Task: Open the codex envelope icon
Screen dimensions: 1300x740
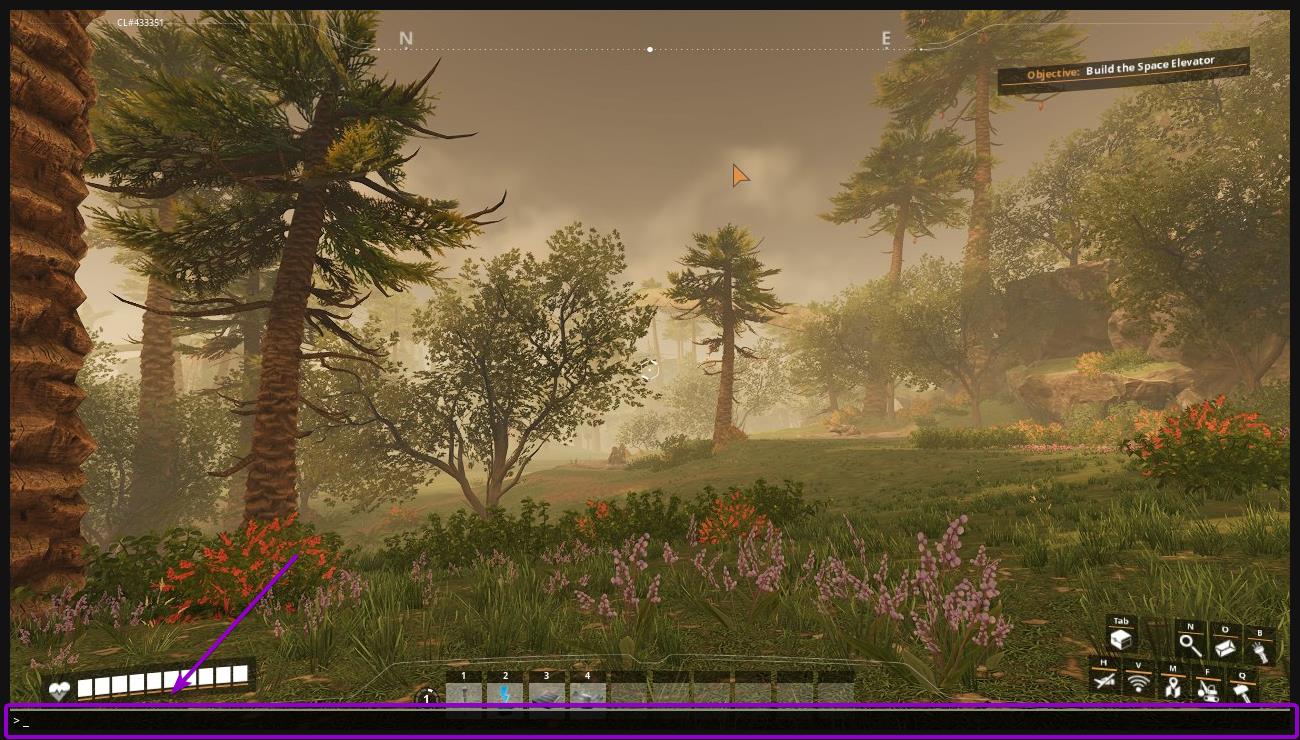Action: tap(1226, 647)
